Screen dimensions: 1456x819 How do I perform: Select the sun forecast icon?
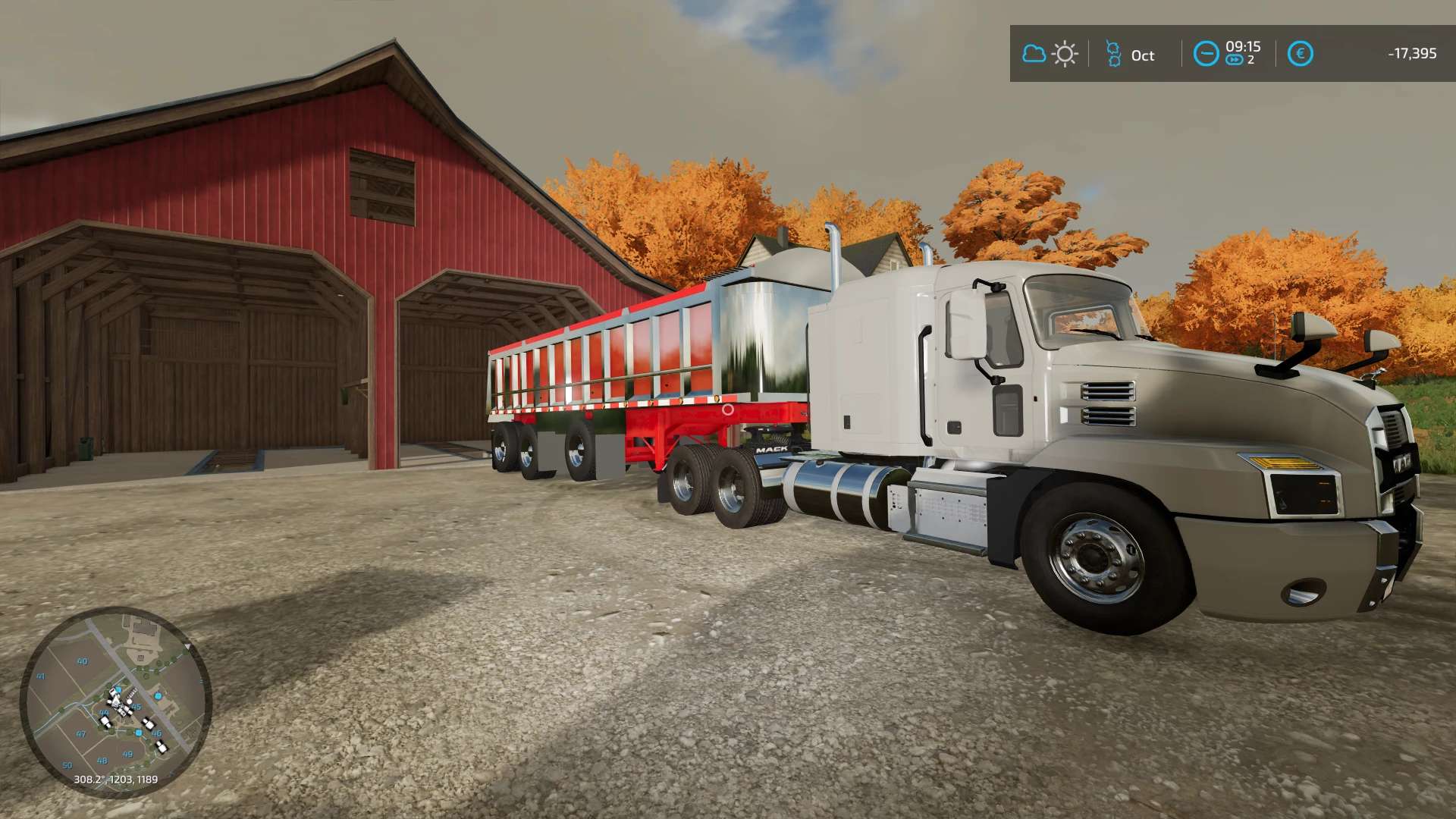(x=1065, y=54)
